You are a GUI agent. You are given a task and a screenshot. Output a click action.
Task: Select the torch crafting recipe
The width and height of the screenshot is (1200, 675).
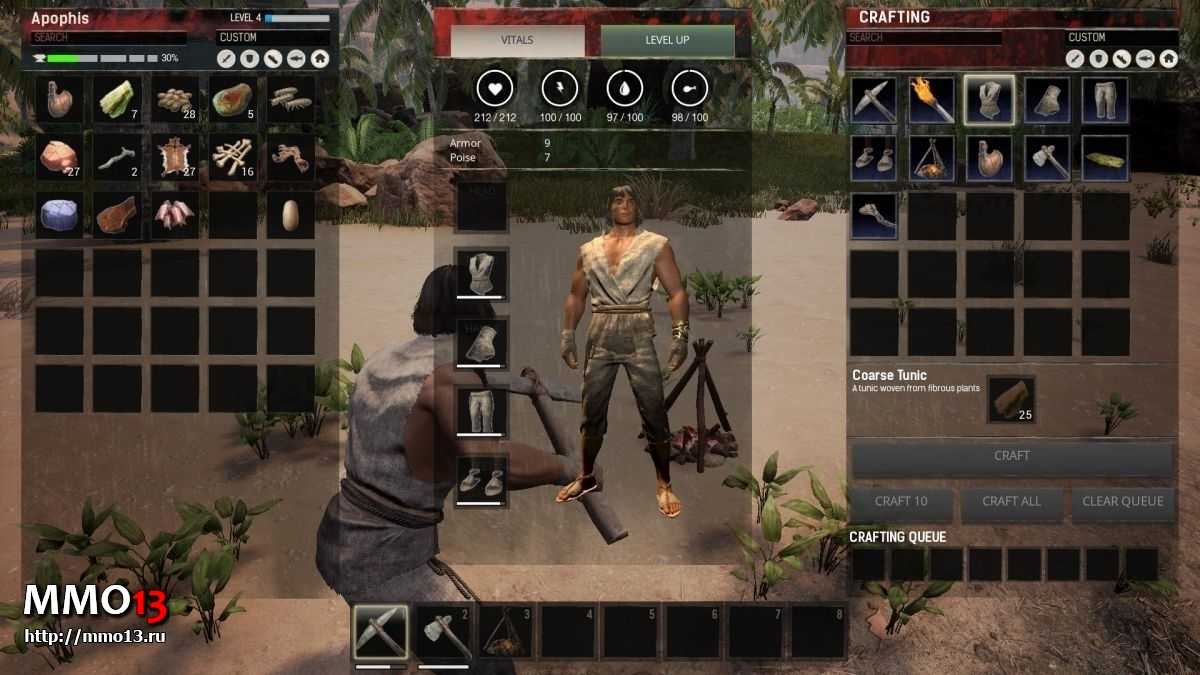coord(931,100)
